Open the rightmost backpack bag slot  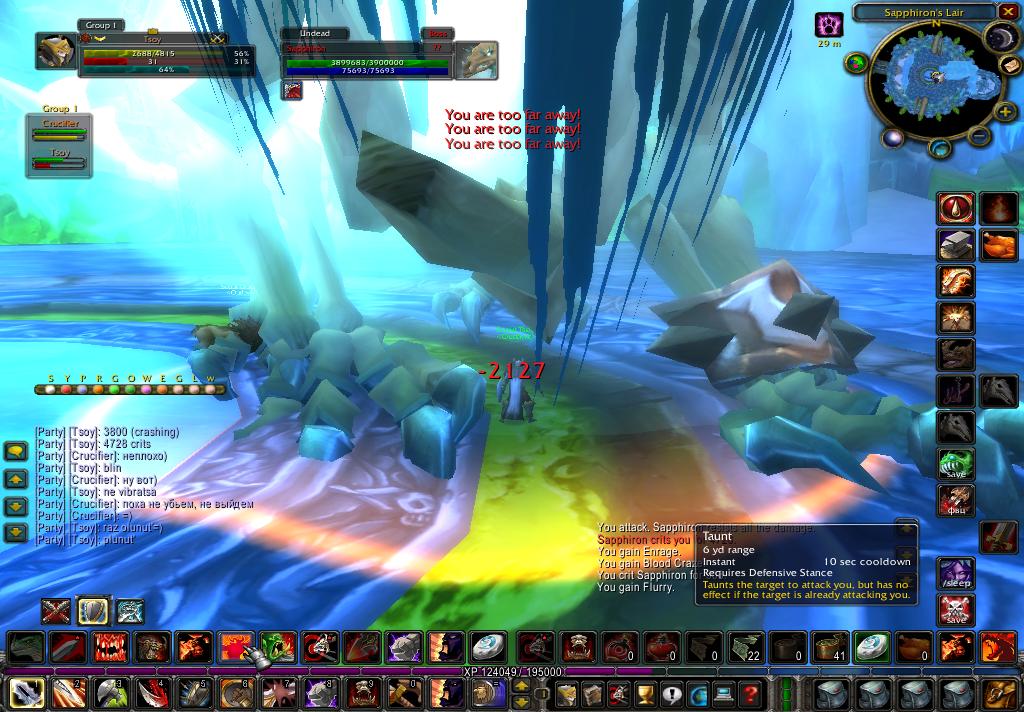999,693
